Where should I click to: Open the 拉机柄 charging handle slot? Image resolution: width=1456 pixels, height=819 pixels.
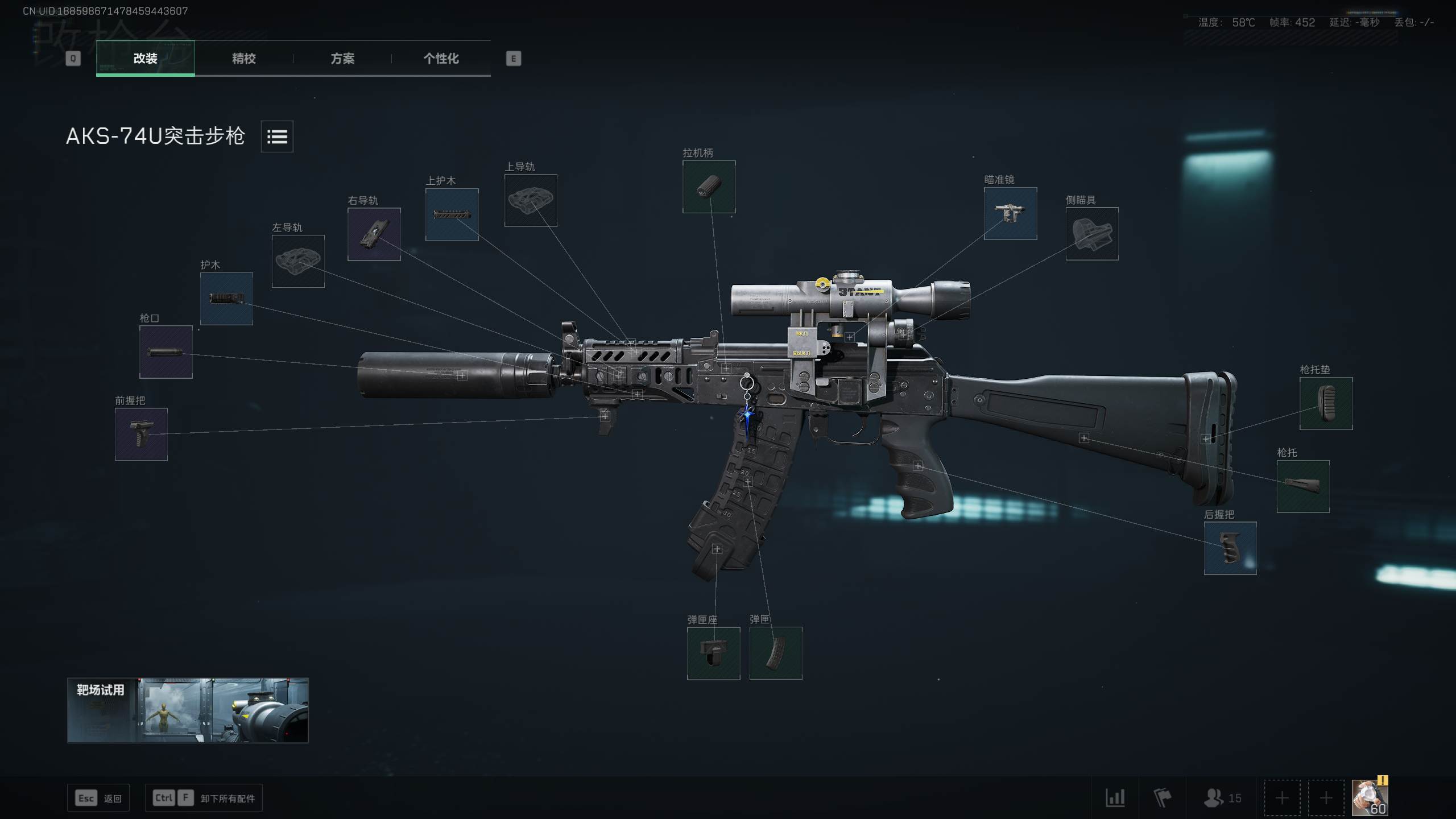(709, 187)
